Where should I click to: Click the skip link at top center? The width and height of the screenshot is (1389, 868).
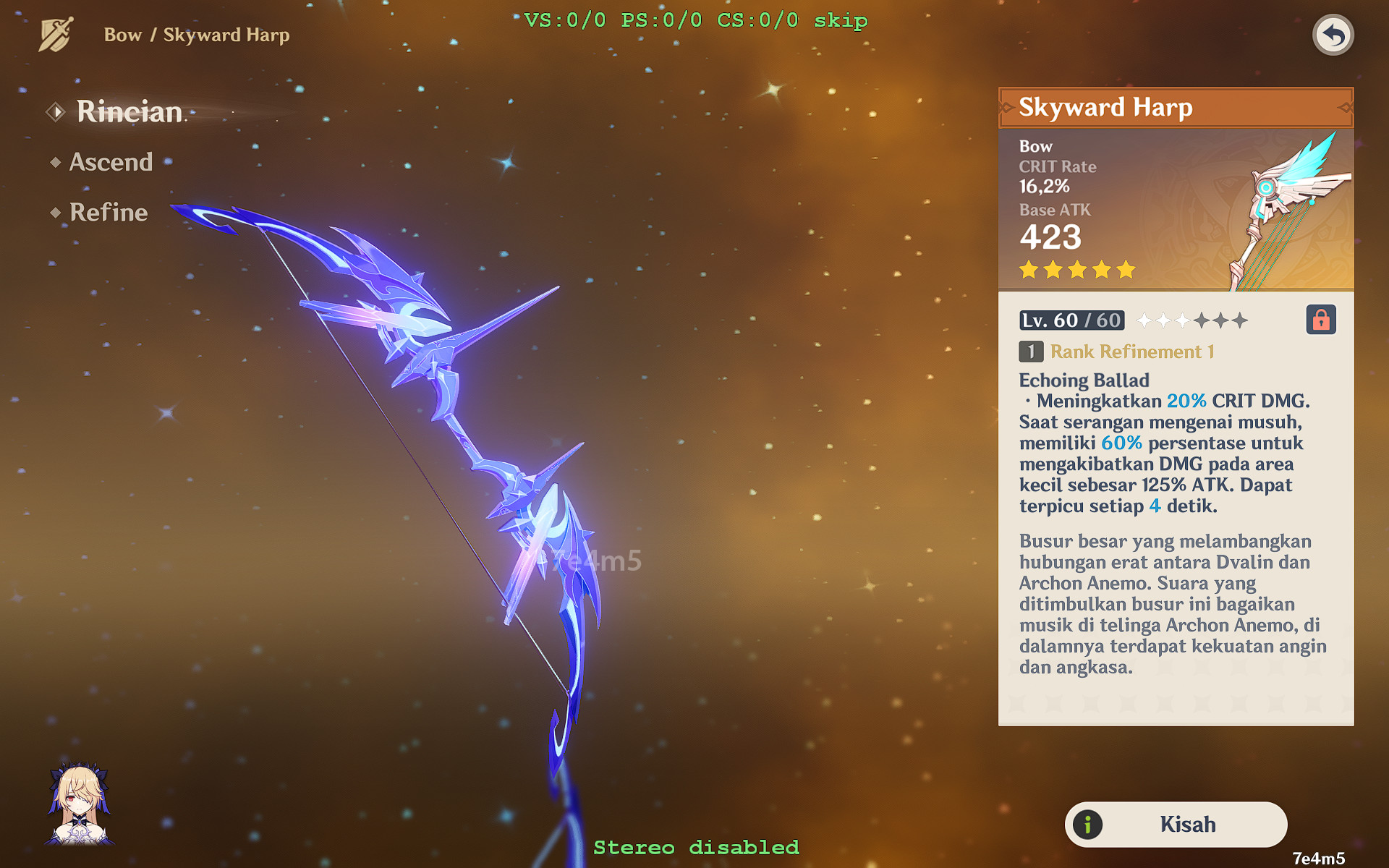[x=839, y=20]
